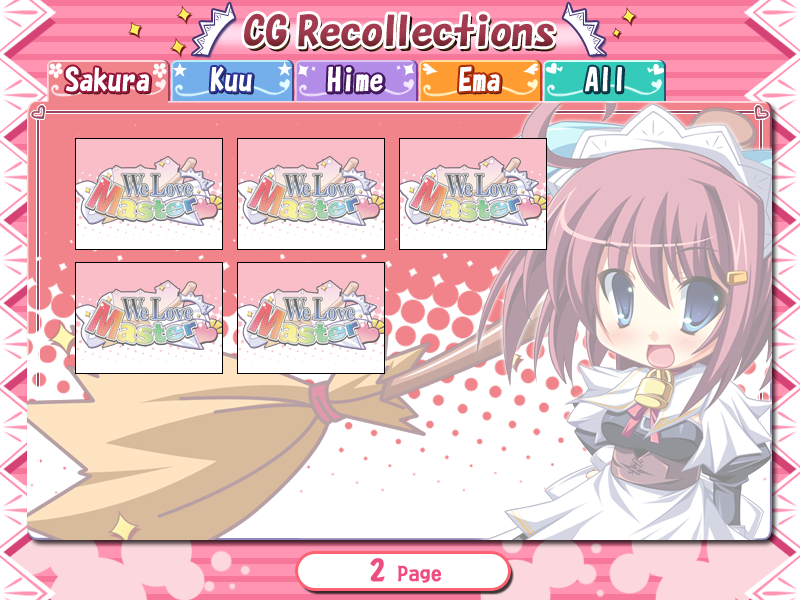This screenshot has width=800, height=600.
Task: Switch to the Sakura tab
Action: point(107,81)
